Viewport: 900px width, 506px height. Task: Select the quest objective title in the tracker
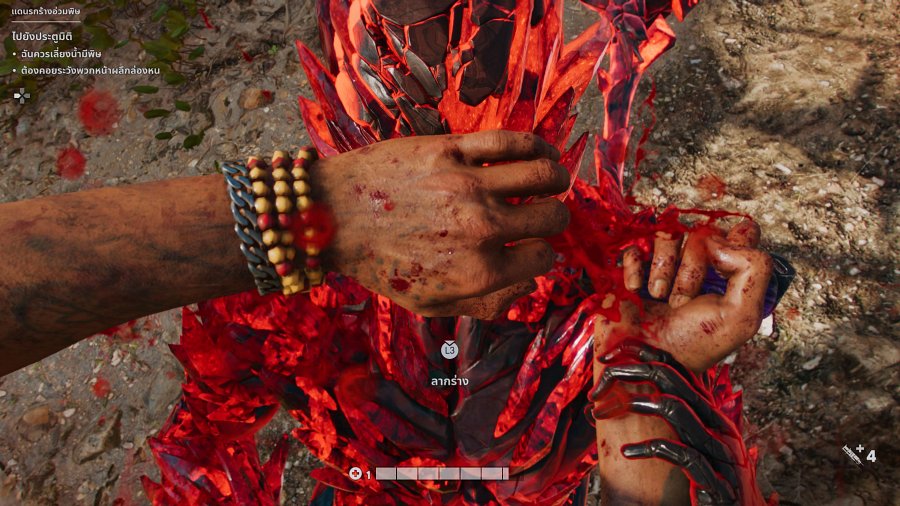click(42, 36)
